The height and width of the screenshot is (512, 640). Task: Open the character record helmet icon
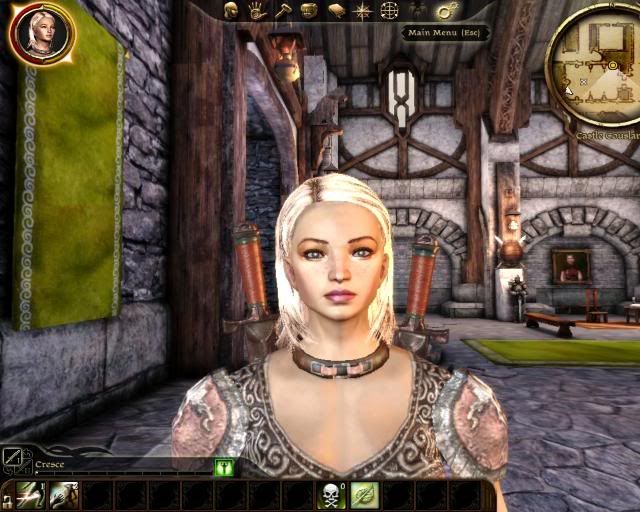[x=231, y=10]
